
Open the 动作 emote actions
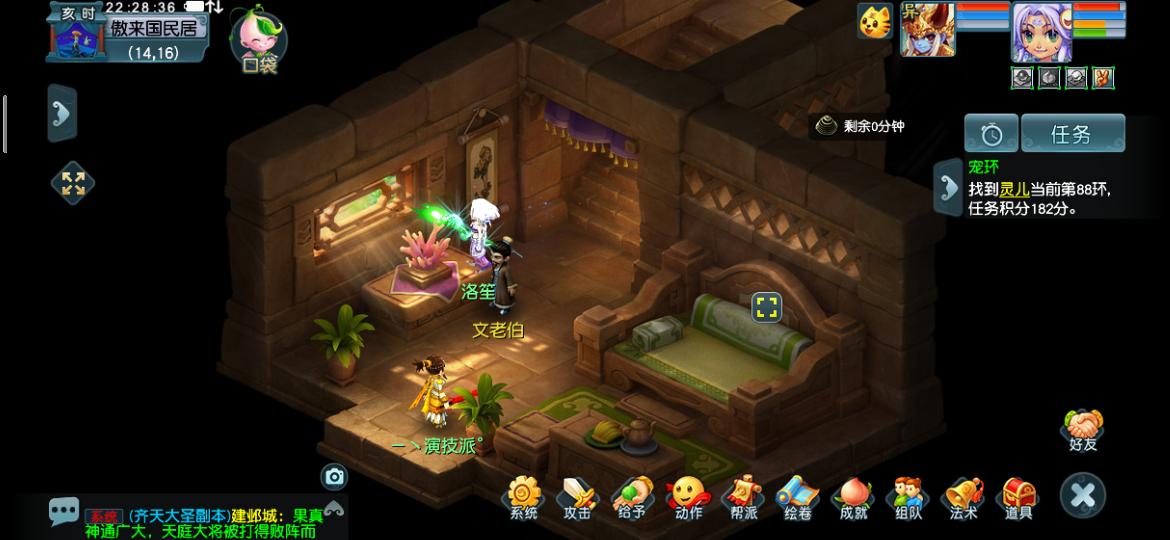pyautogui.click(x=688, y=496)
